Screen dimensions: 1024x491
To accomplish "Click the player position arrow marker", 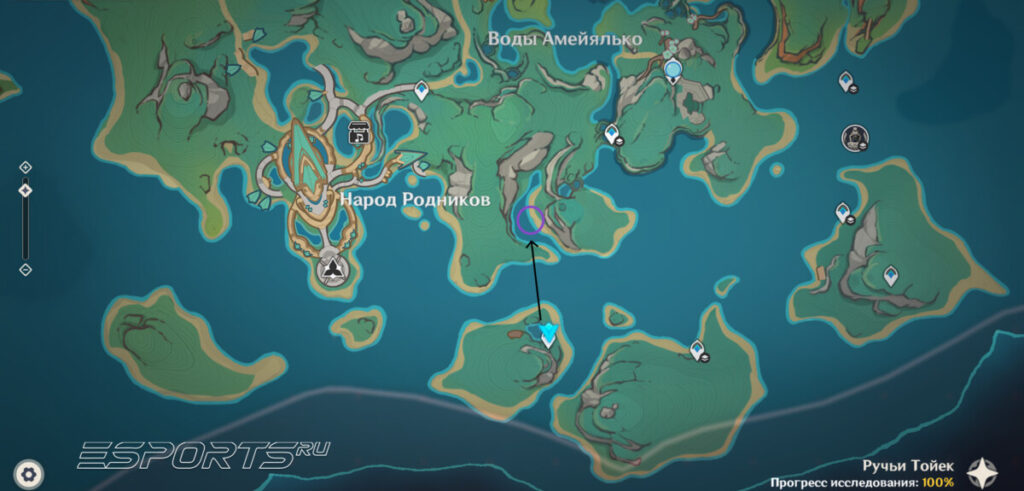I will (547, 333).
